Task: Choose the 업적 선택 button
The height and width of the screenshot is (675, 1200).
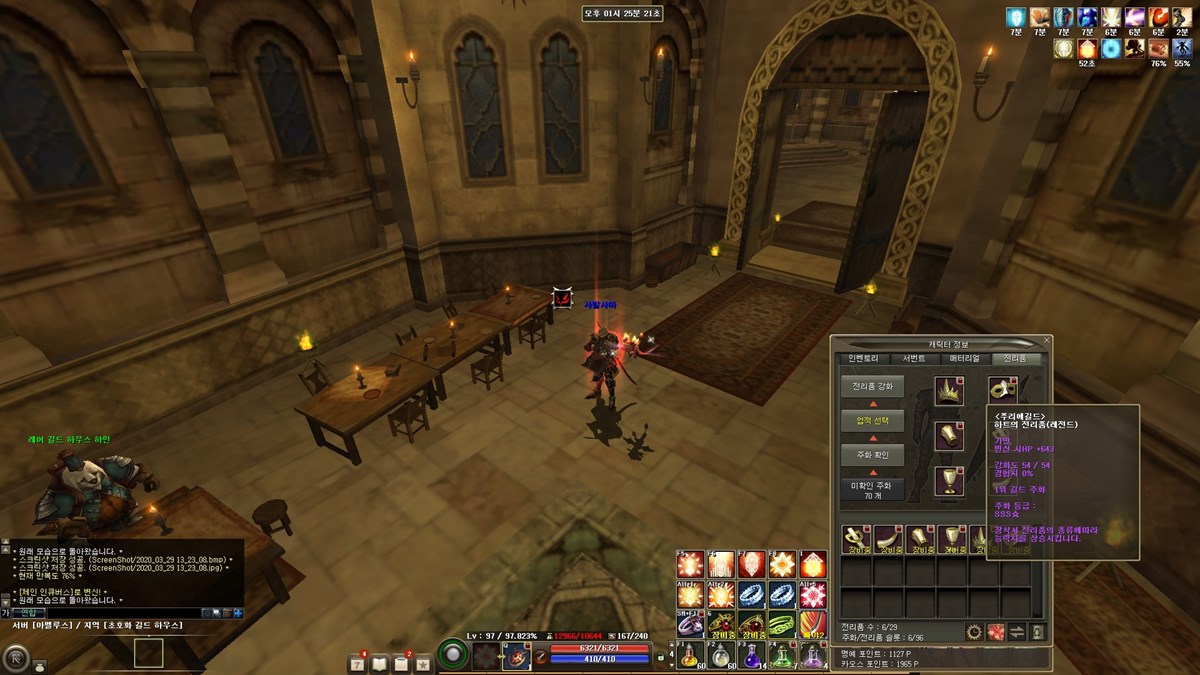Action: 872,420
